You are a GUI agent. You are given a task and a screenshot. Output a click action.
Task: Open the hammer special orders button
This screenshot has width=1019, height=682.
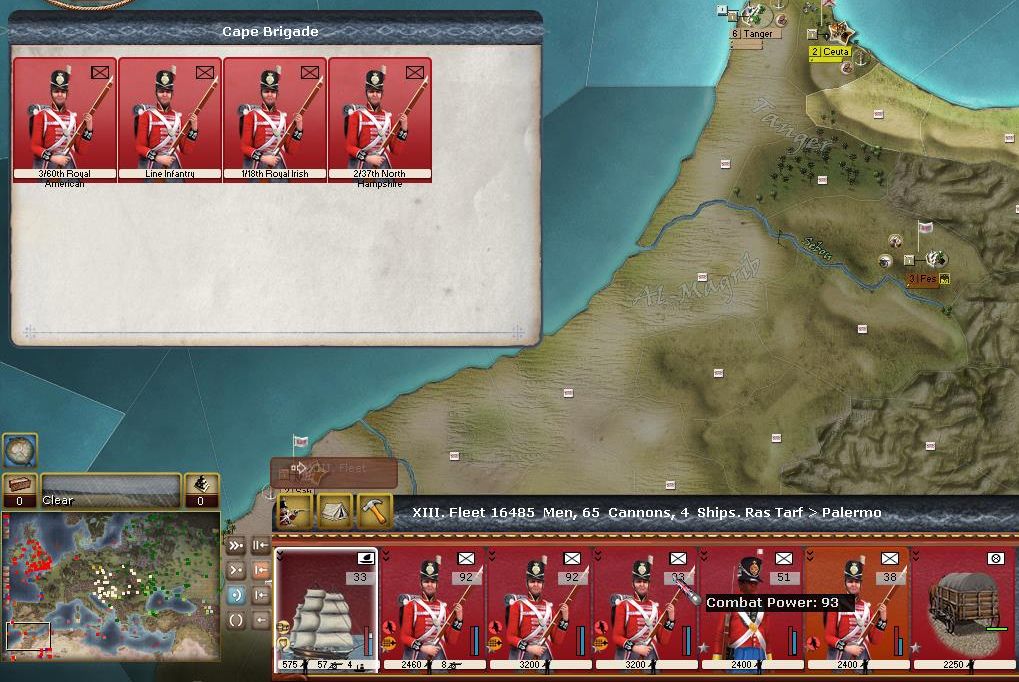[x=374, y=511]
